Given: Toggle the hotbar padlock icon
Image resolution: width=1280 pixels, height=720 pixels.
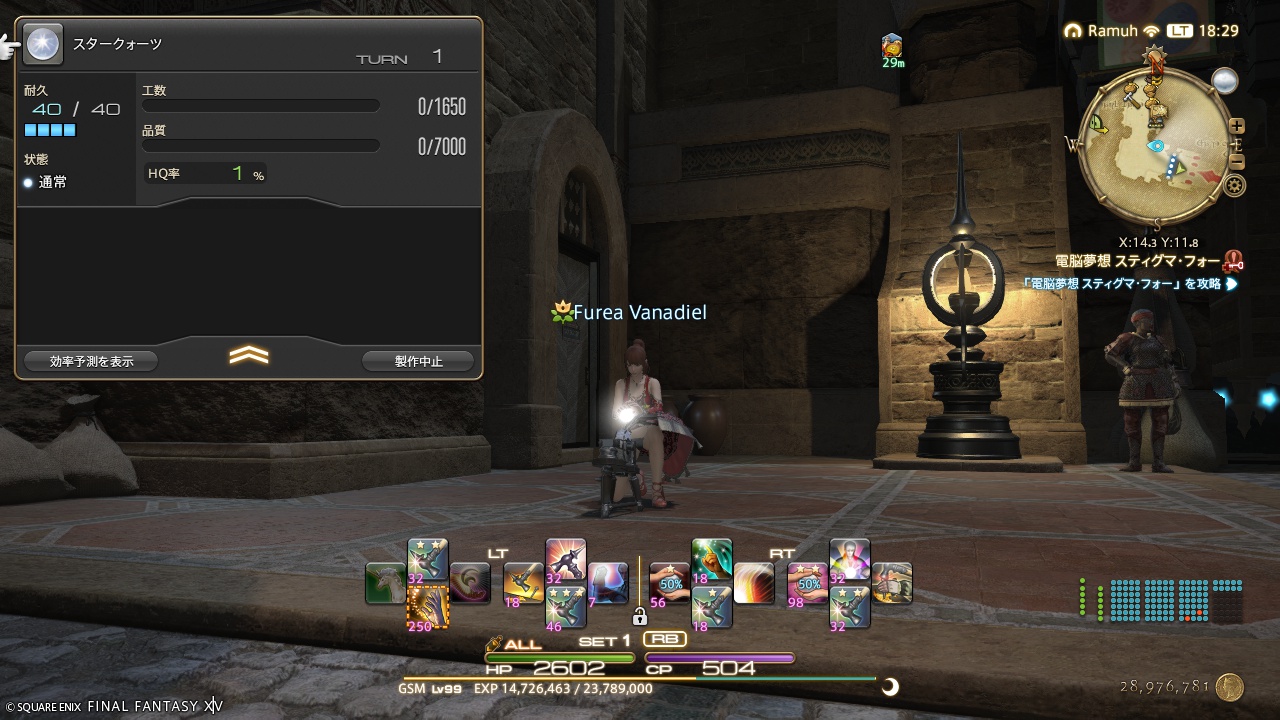Looking at the screenshot, I should click(640, 617).
